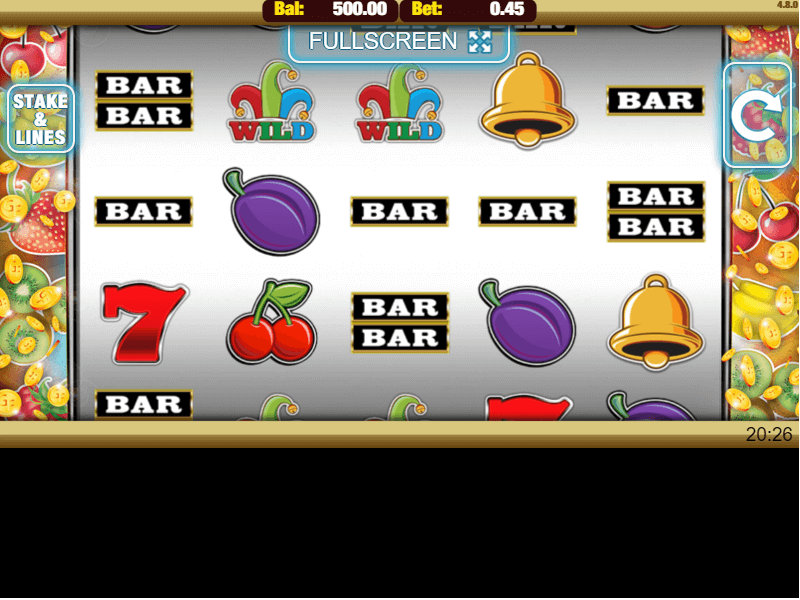Spin the reels with the arrow button

click(757, 116)
